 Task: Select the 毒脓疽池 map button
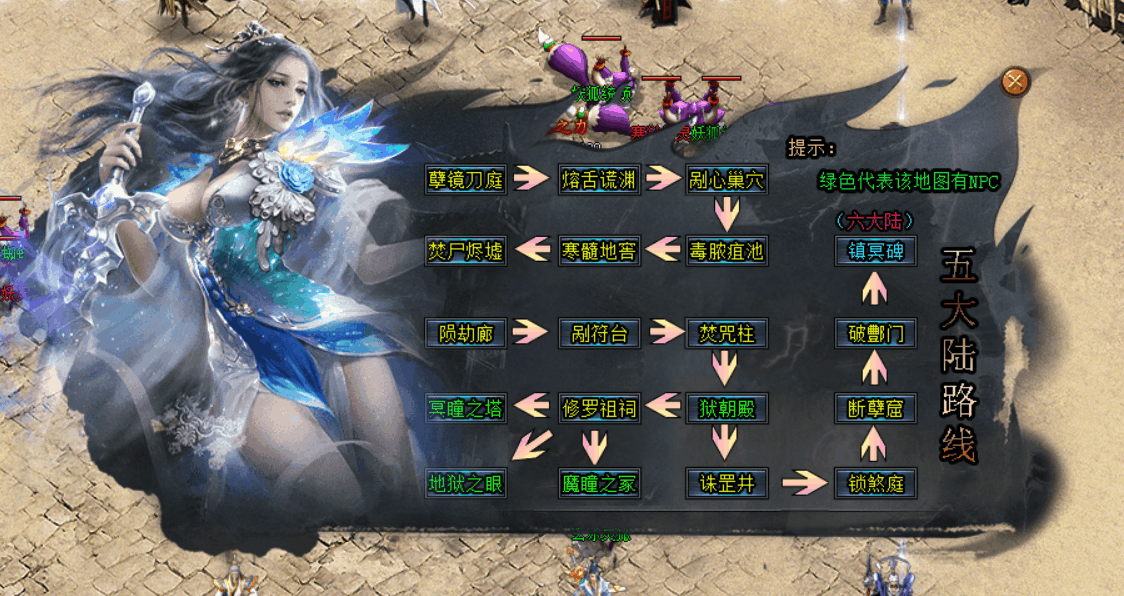coord(726,250)
